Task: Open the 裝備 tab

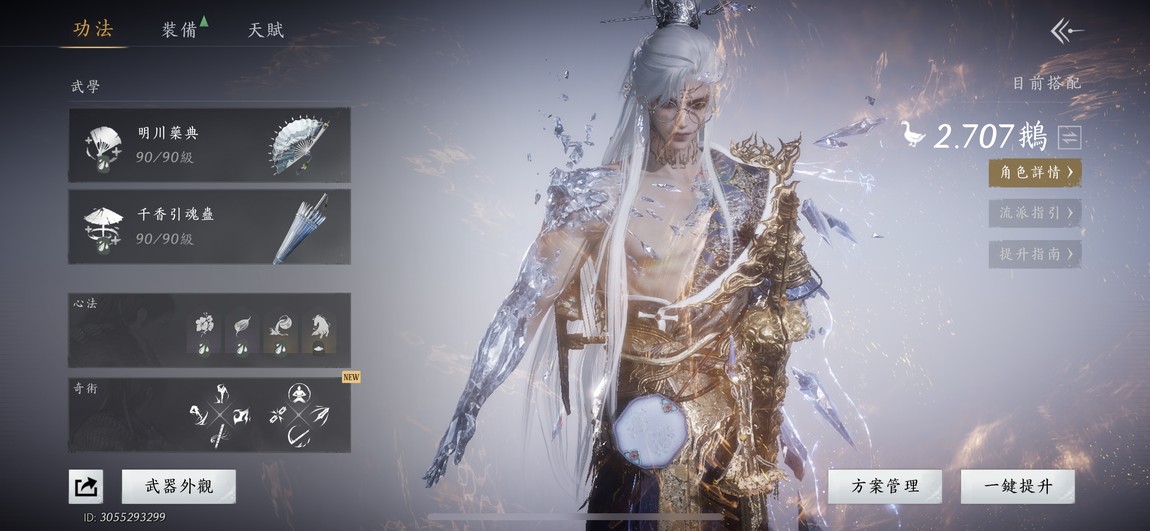Action: pos(180,29)
